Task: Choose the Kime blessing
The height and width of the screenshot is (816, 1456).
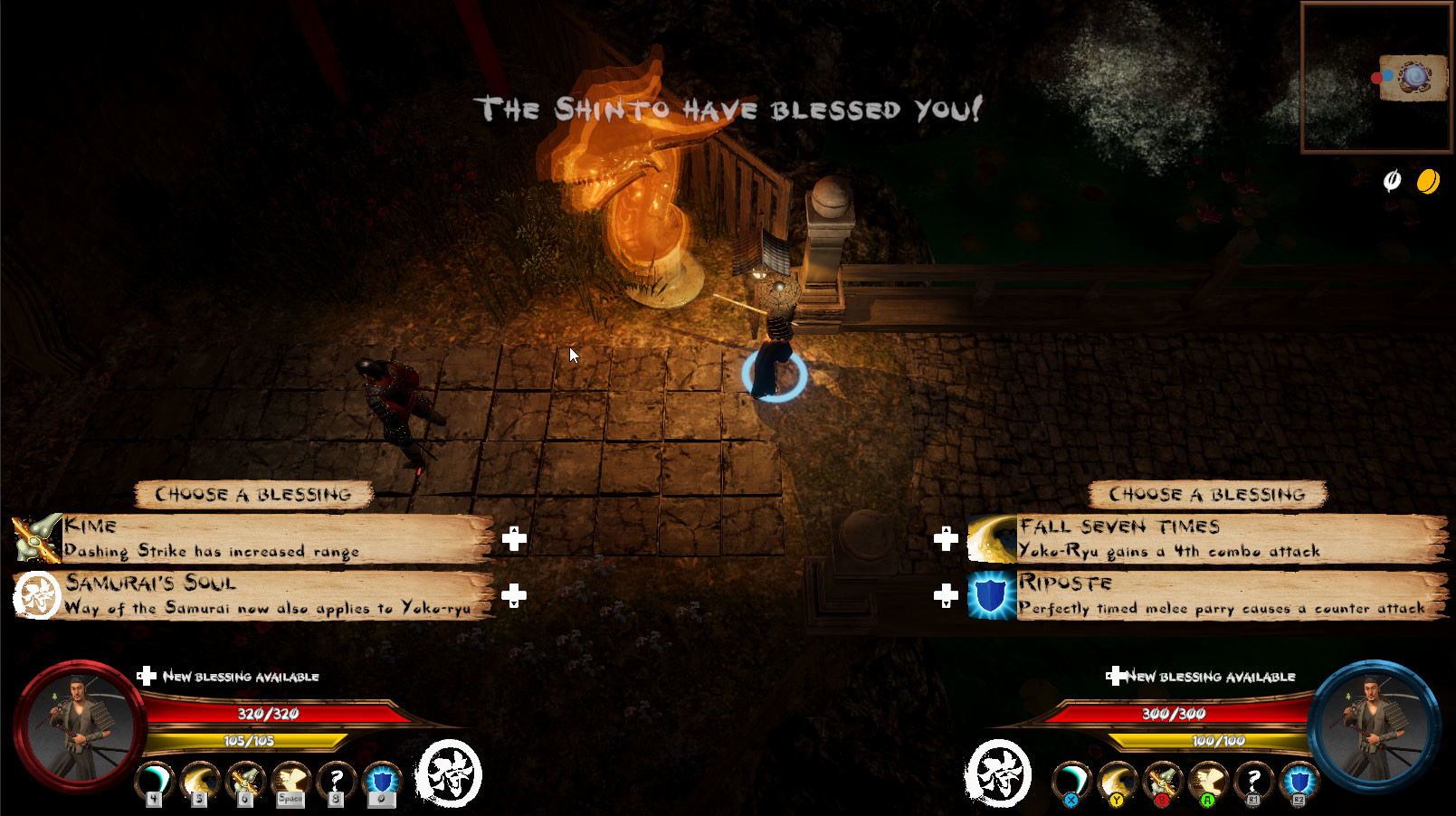Action: [253, 538]
